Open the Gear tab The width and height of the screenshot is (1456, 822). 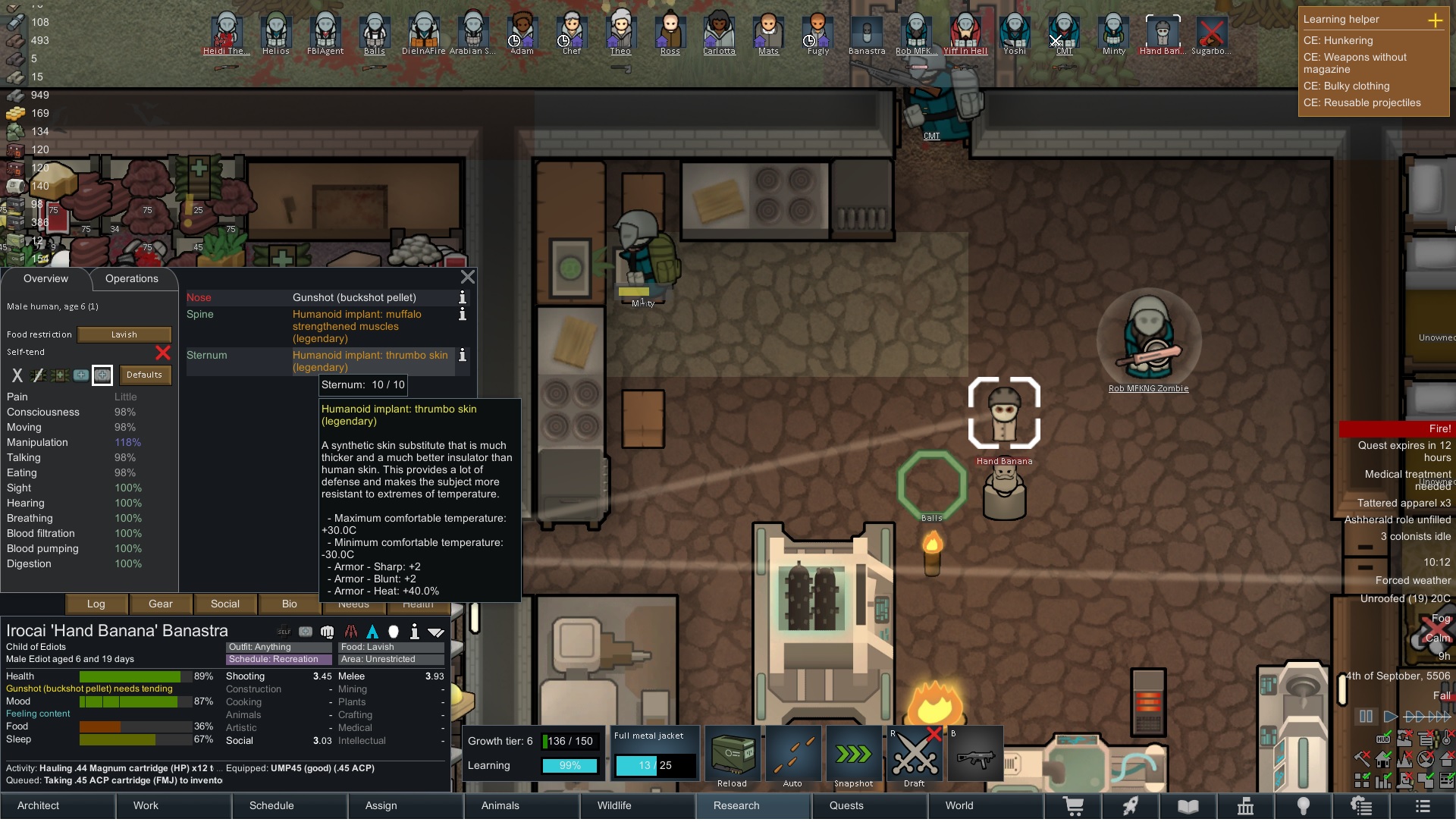pyautogui.click(x=160, y=604)
